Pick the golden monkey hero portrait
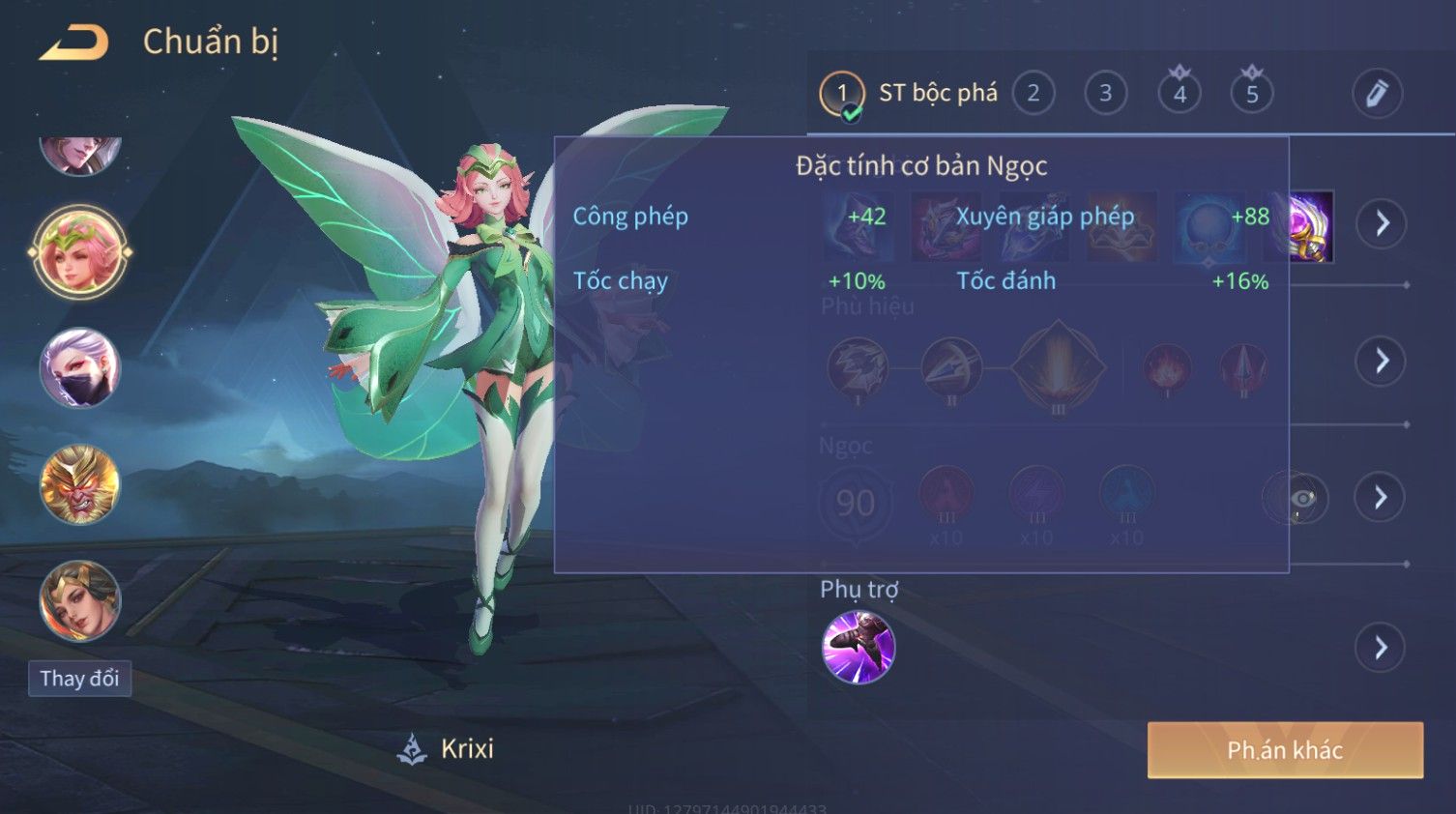This screenshot has height=814, width=1456. pos(80,484)
